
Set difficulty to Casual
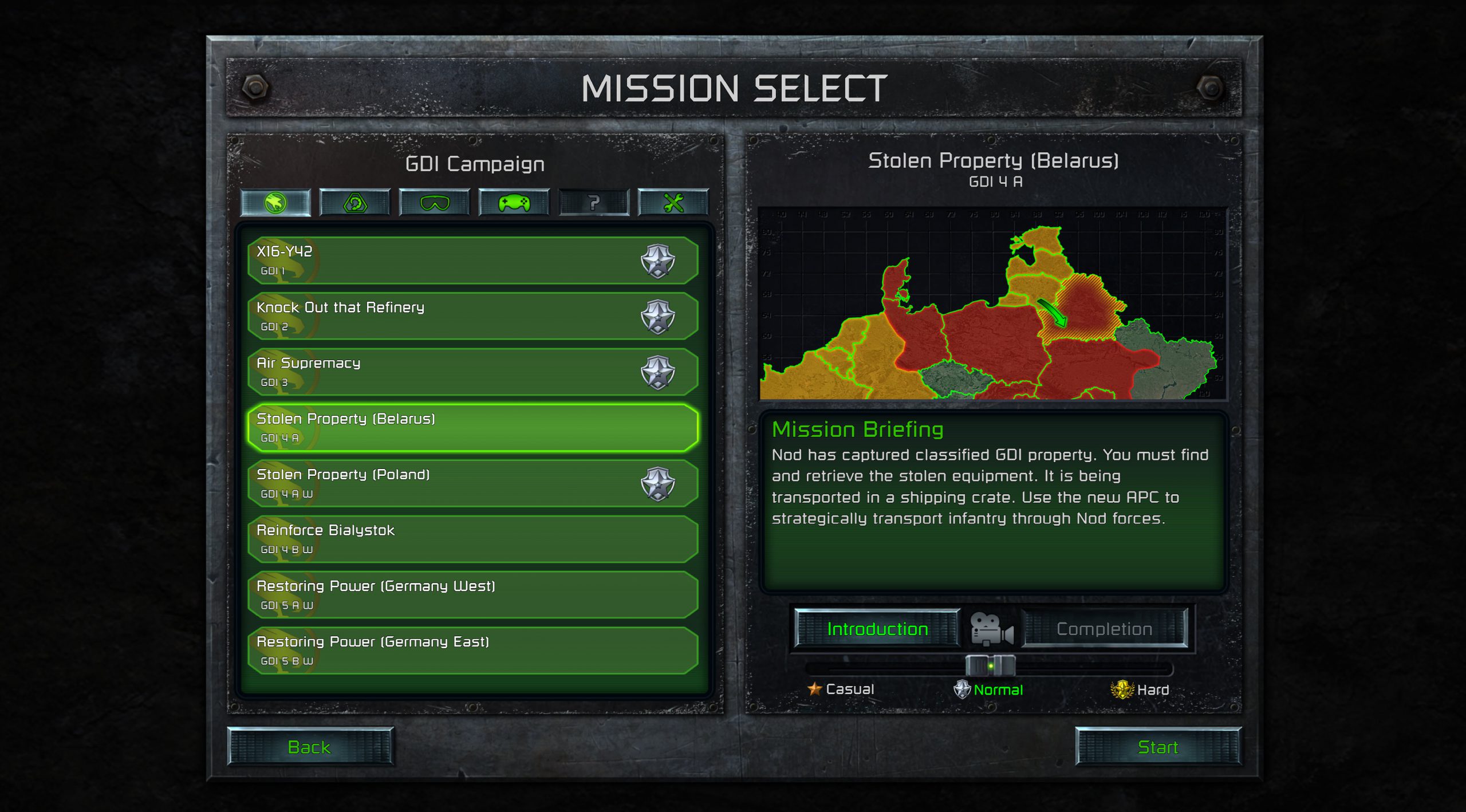[x=841, y=689]
